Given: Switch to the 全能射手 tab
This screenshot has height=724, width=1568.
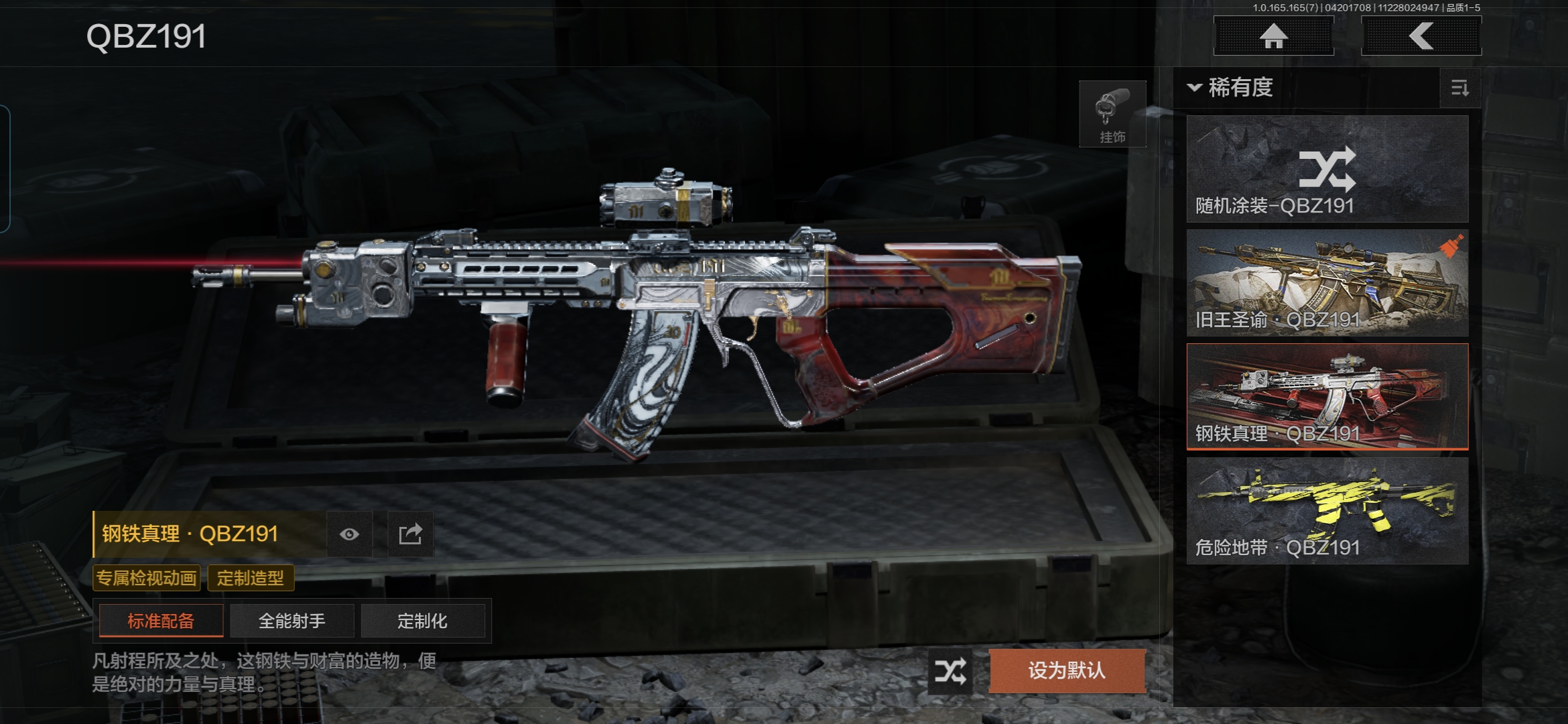Looking at the screenshot, I should (292, 621).
